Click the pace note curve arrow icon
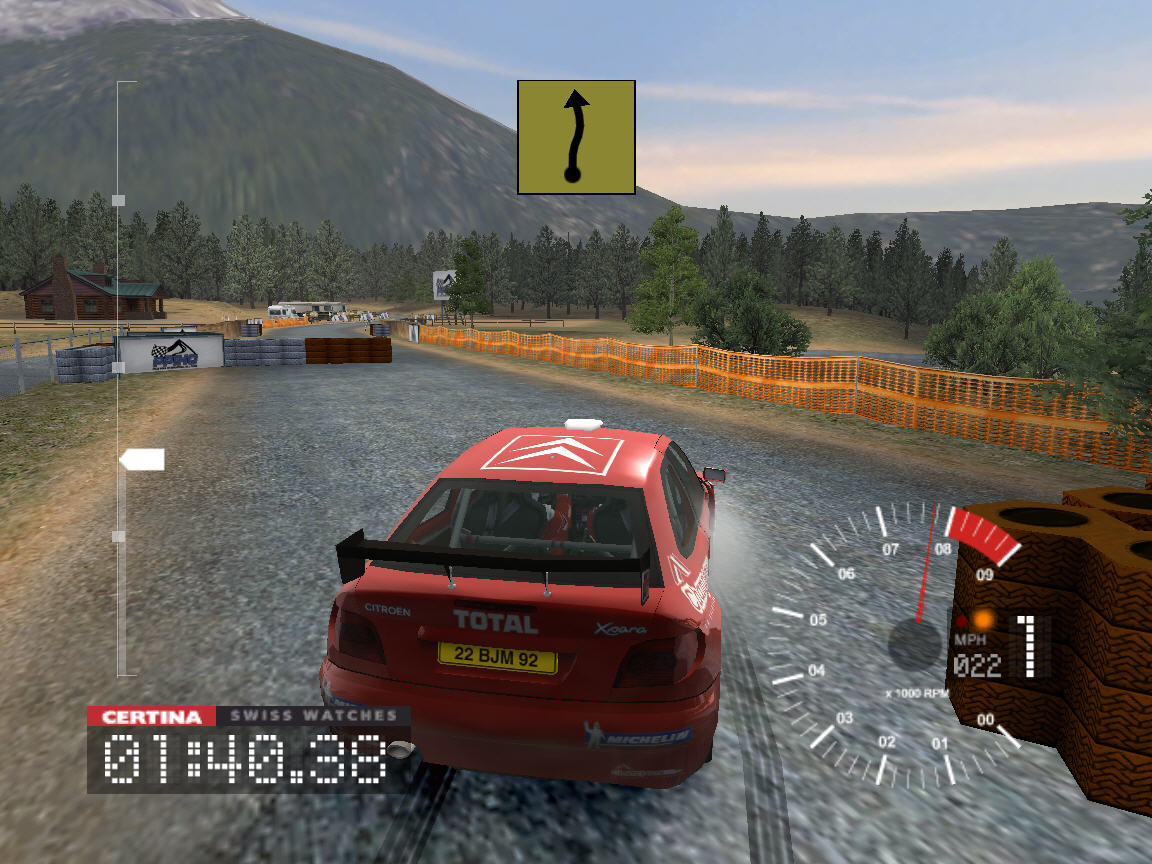The width and height of the screenshot is (1152, 864). pos(576,137)
